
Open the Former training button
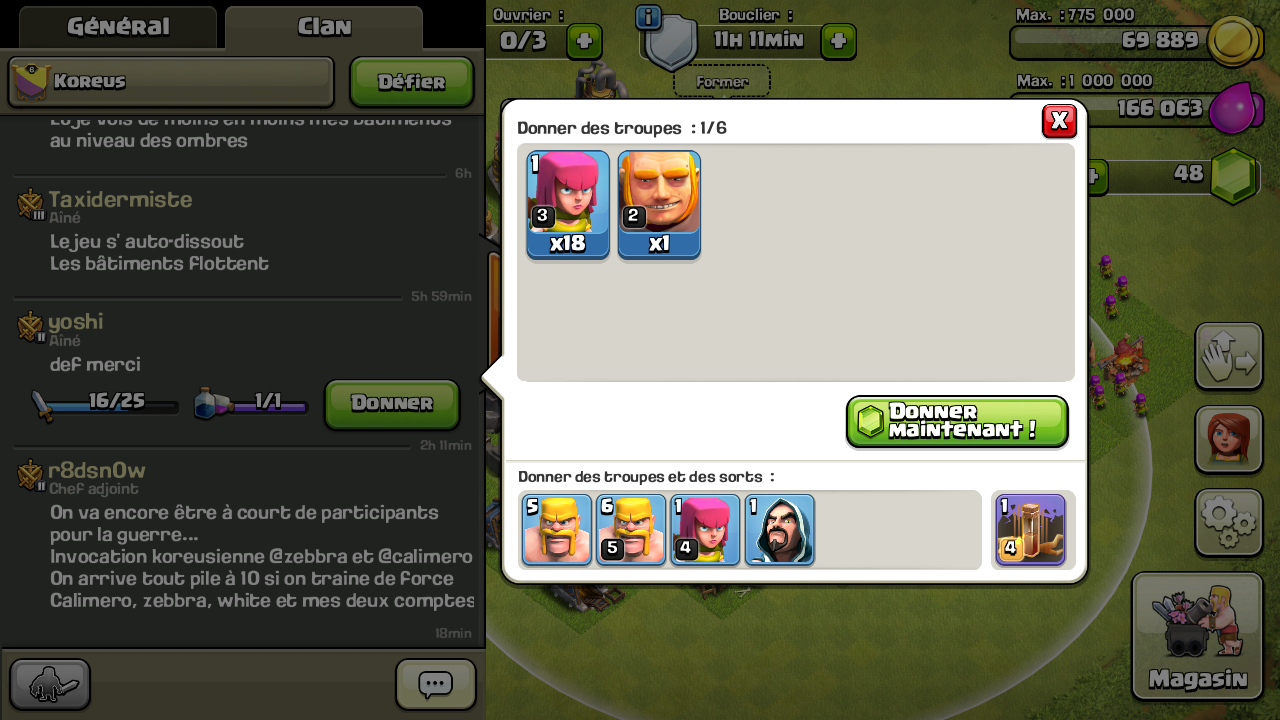click(x=721, y=82)
